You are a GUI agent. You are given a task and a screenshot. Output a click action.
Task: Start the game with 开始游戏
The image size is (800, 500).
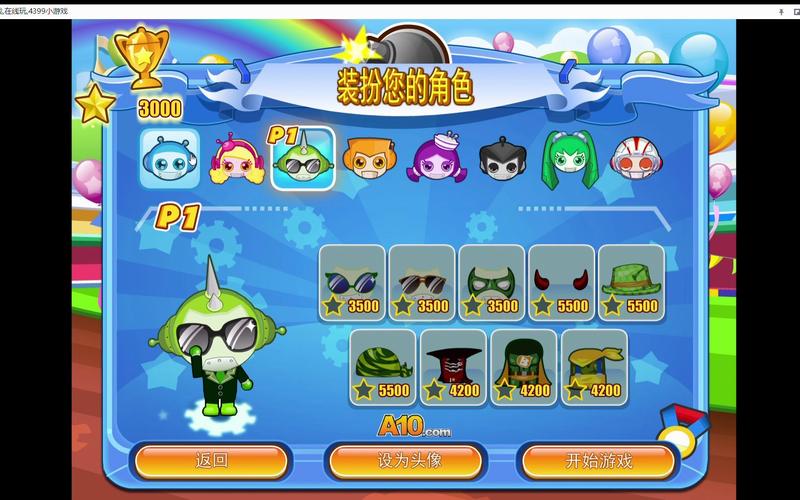pos(598,461)
